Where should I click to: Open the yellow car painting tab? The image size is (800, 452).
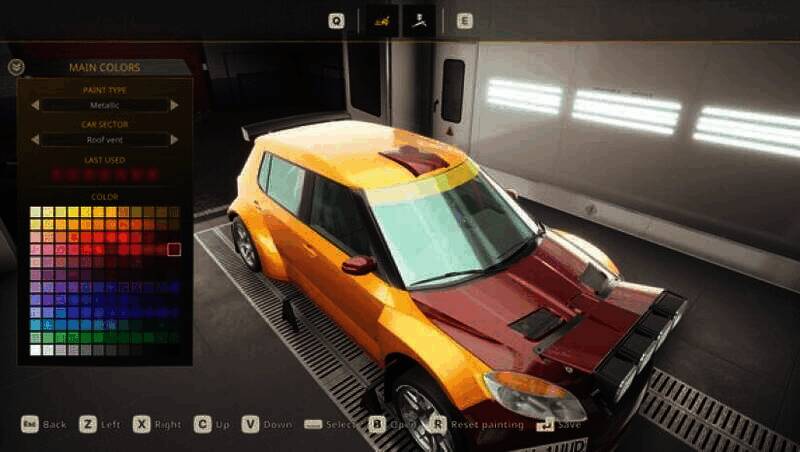pos(380,20)
